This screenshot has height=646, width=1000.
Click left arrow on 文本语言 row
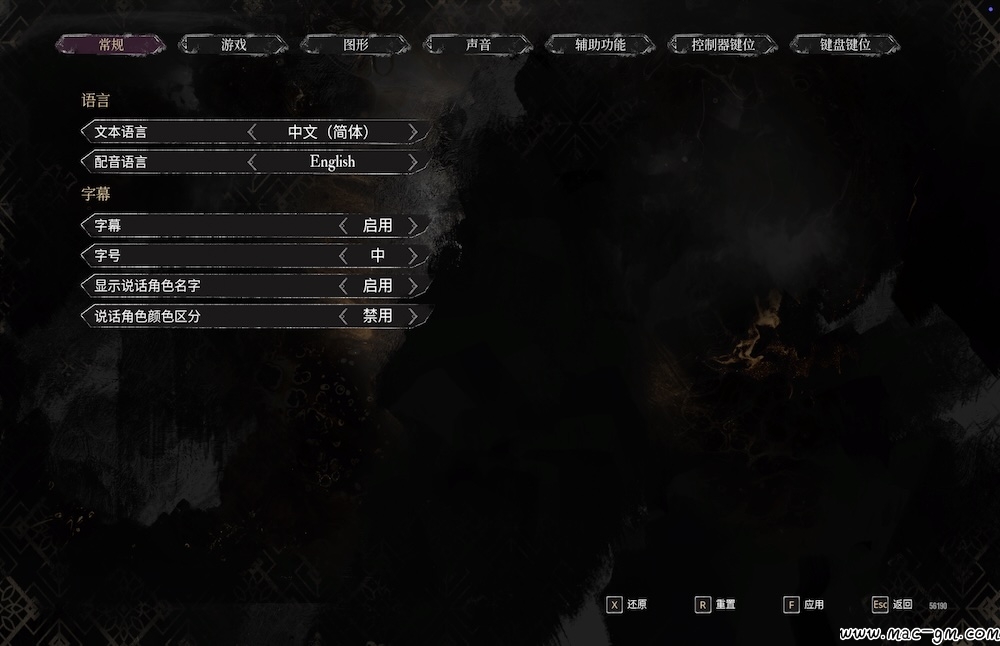(x=252, y=132)
